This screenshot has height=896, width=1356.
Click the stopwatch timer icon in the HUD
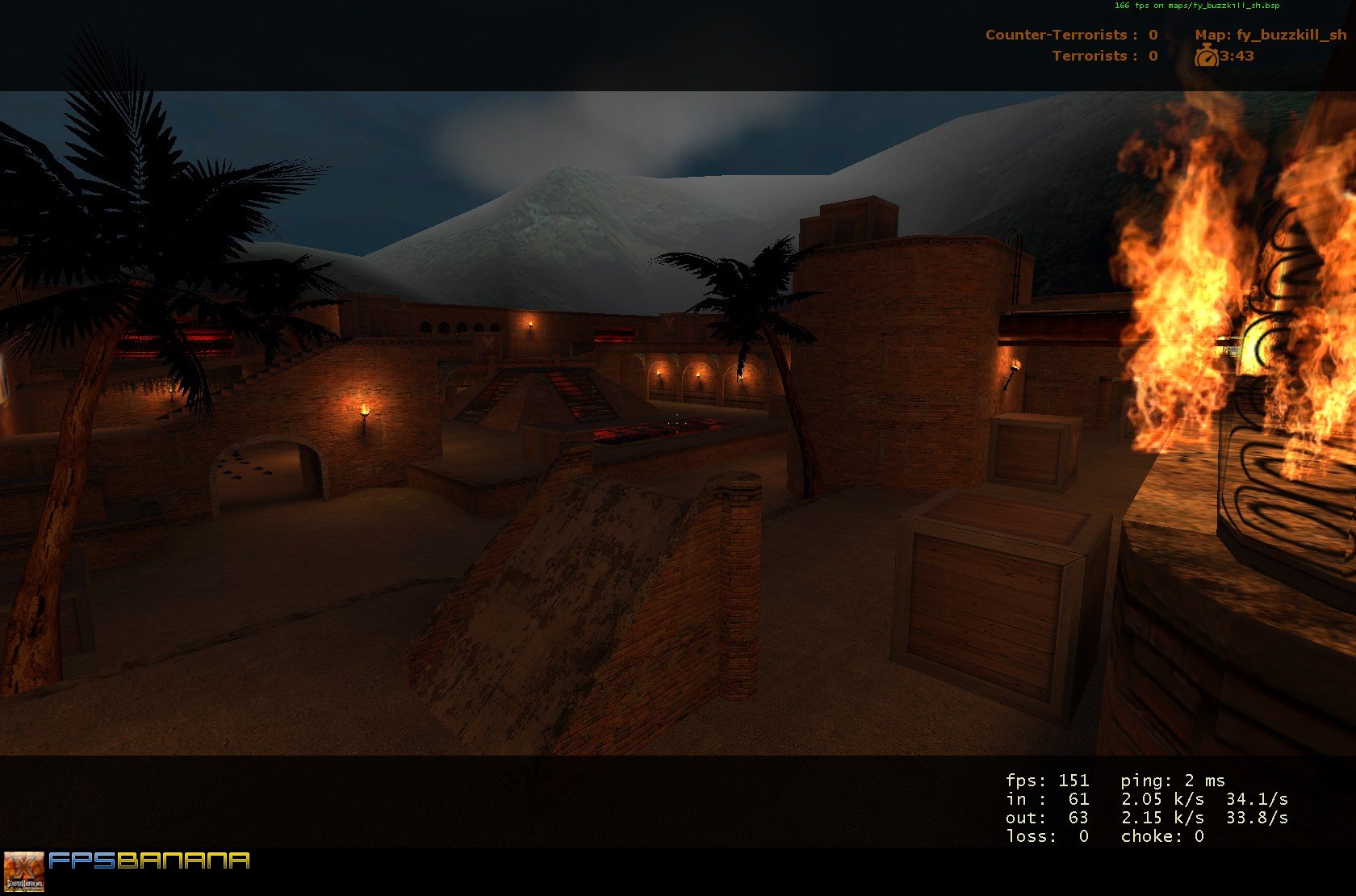coord(1206,57)
